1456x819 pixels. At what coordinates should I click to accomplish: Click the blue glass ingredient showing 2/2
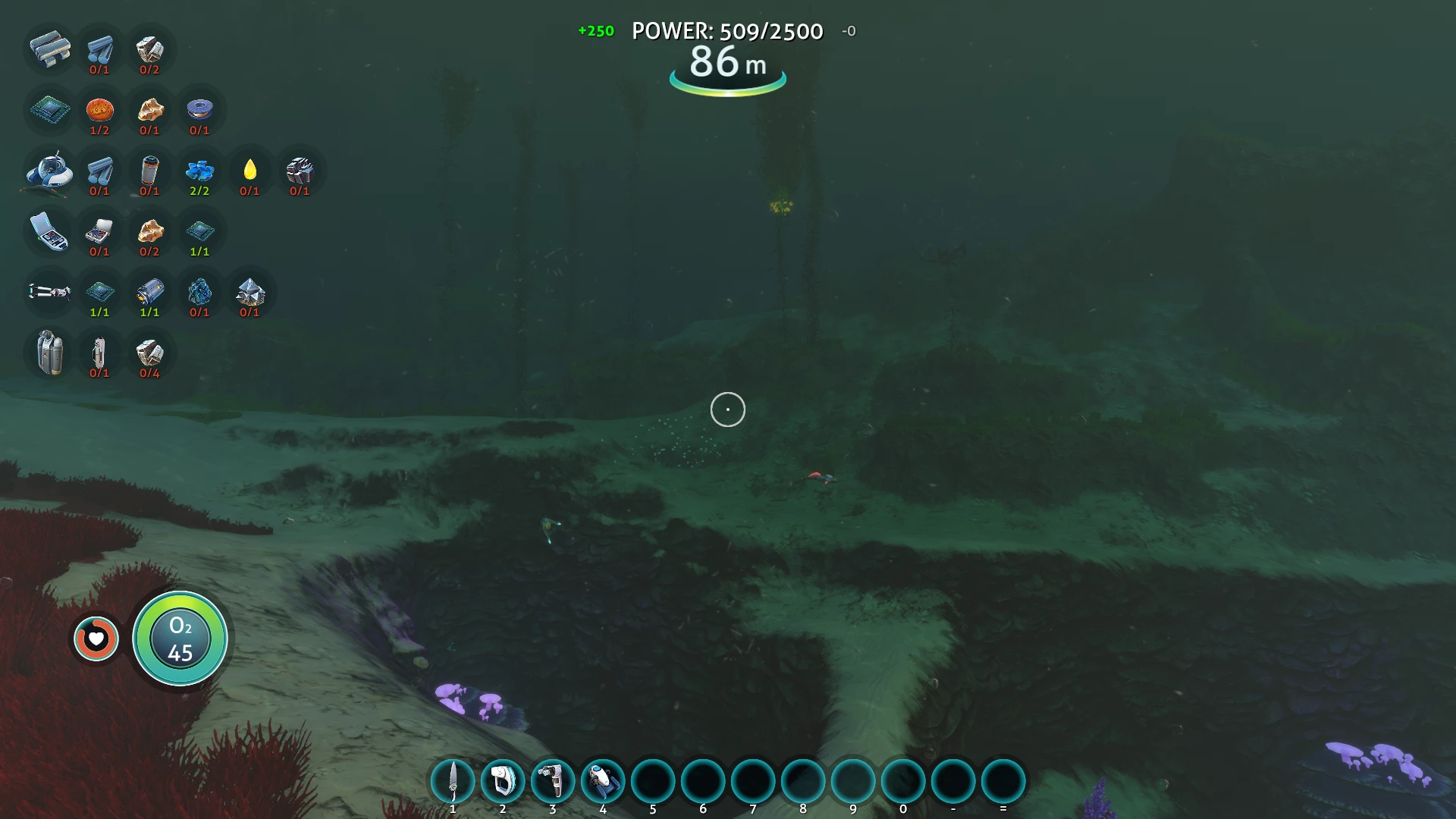pos(199,171)
